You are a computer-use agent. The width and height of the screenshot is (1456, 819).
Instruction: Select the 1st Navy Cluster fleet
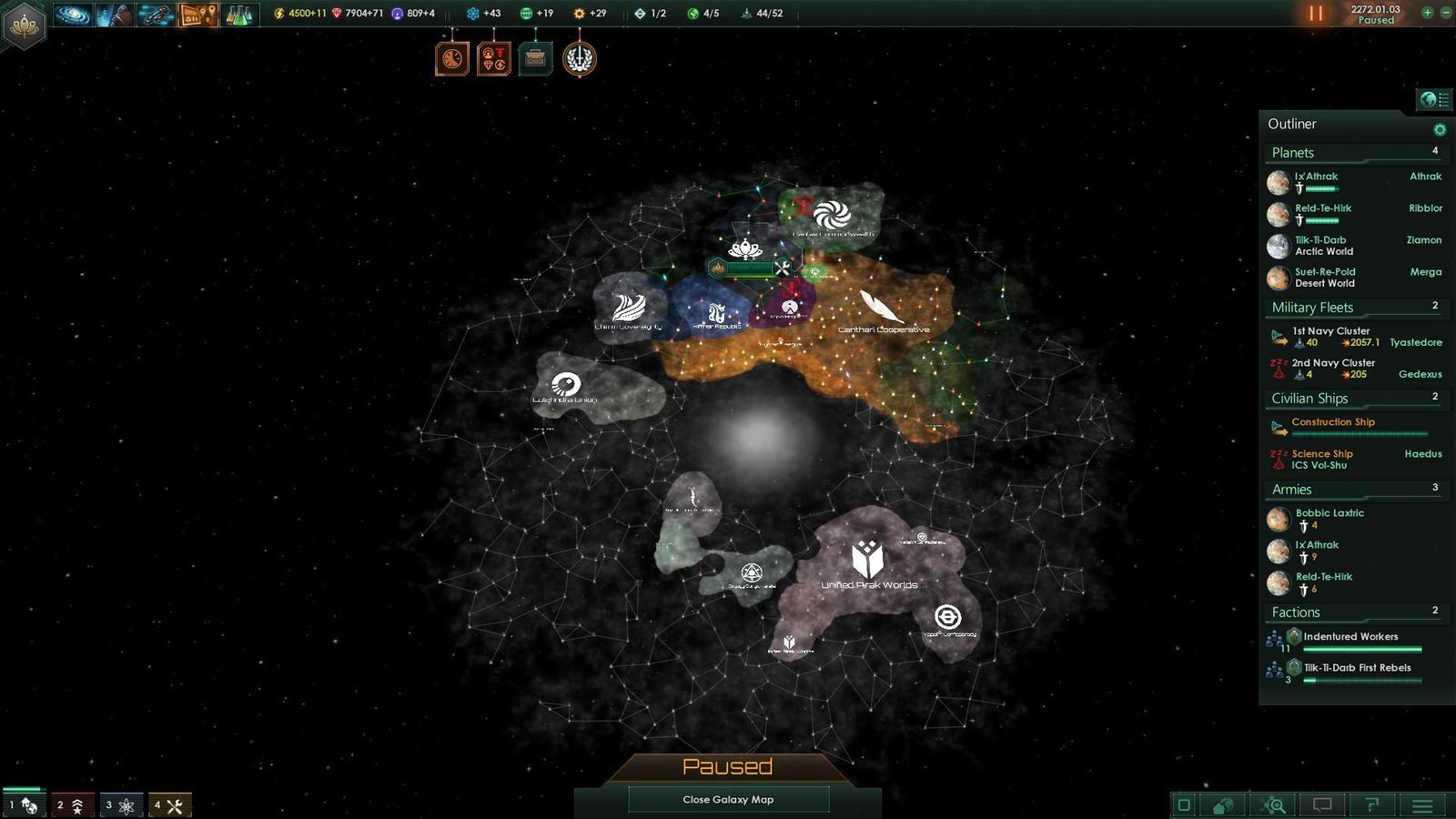(x=1330, y=331)
